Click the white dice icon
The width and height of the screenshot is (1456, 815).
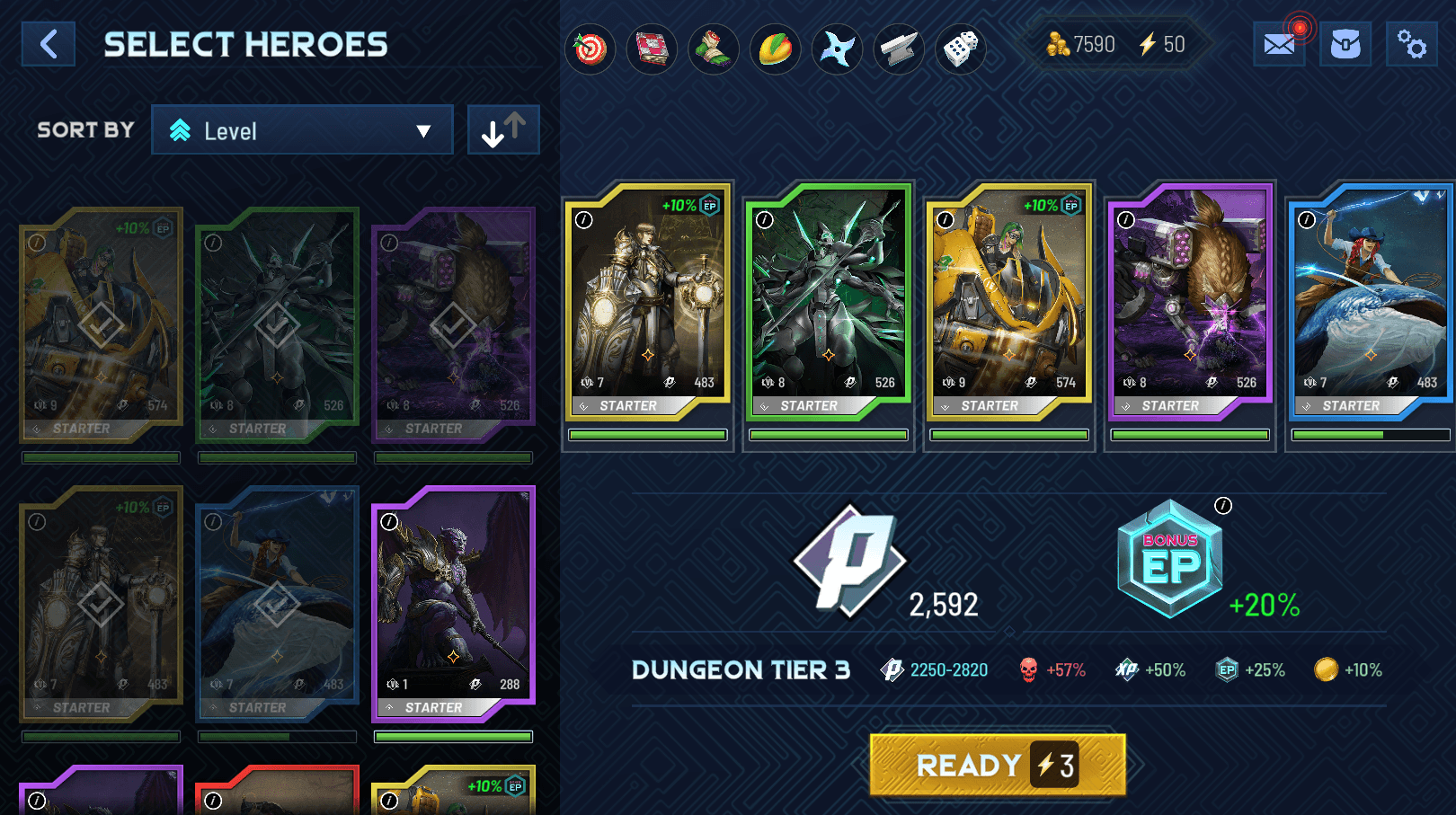pos(960,49)
